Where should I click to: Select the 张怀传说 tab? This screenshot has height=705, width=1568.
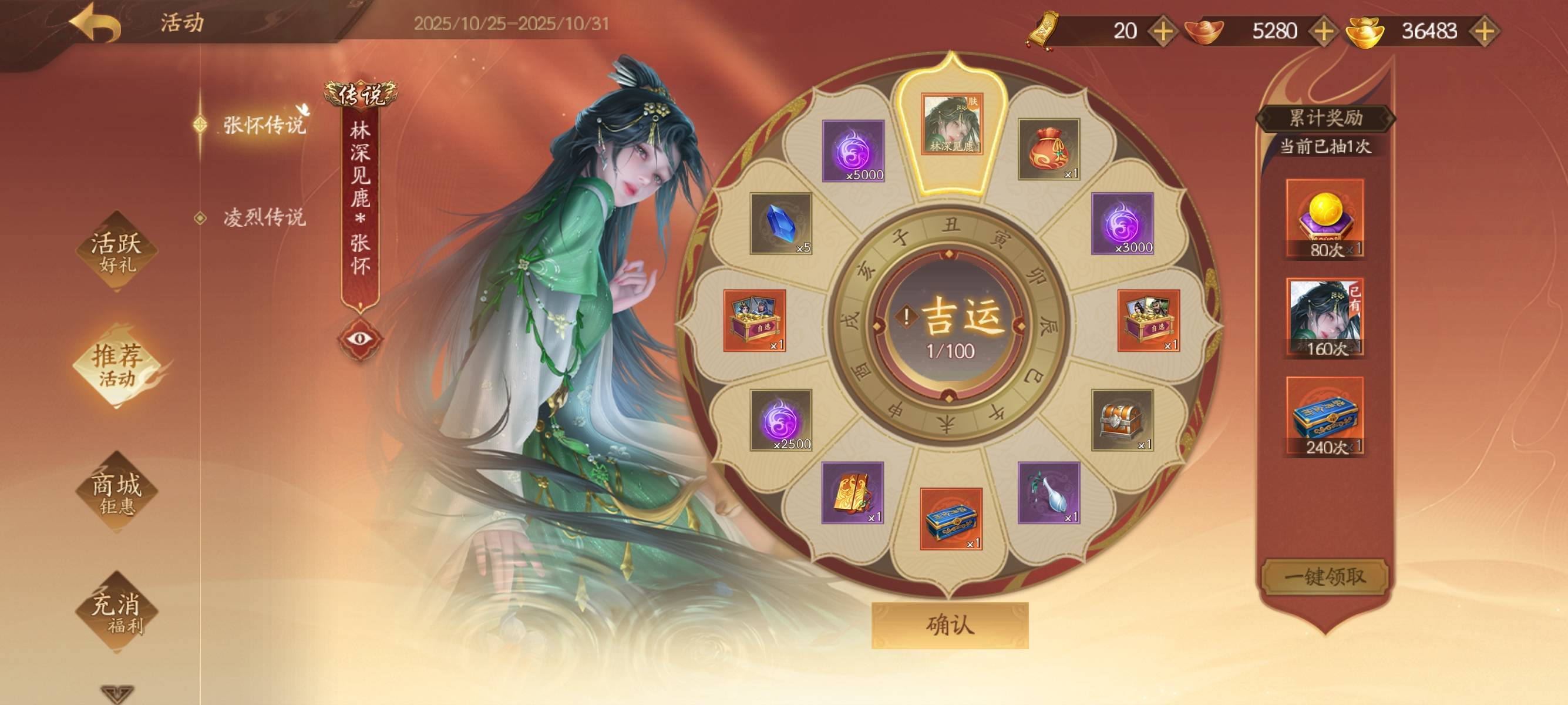(x=264, y=125)
